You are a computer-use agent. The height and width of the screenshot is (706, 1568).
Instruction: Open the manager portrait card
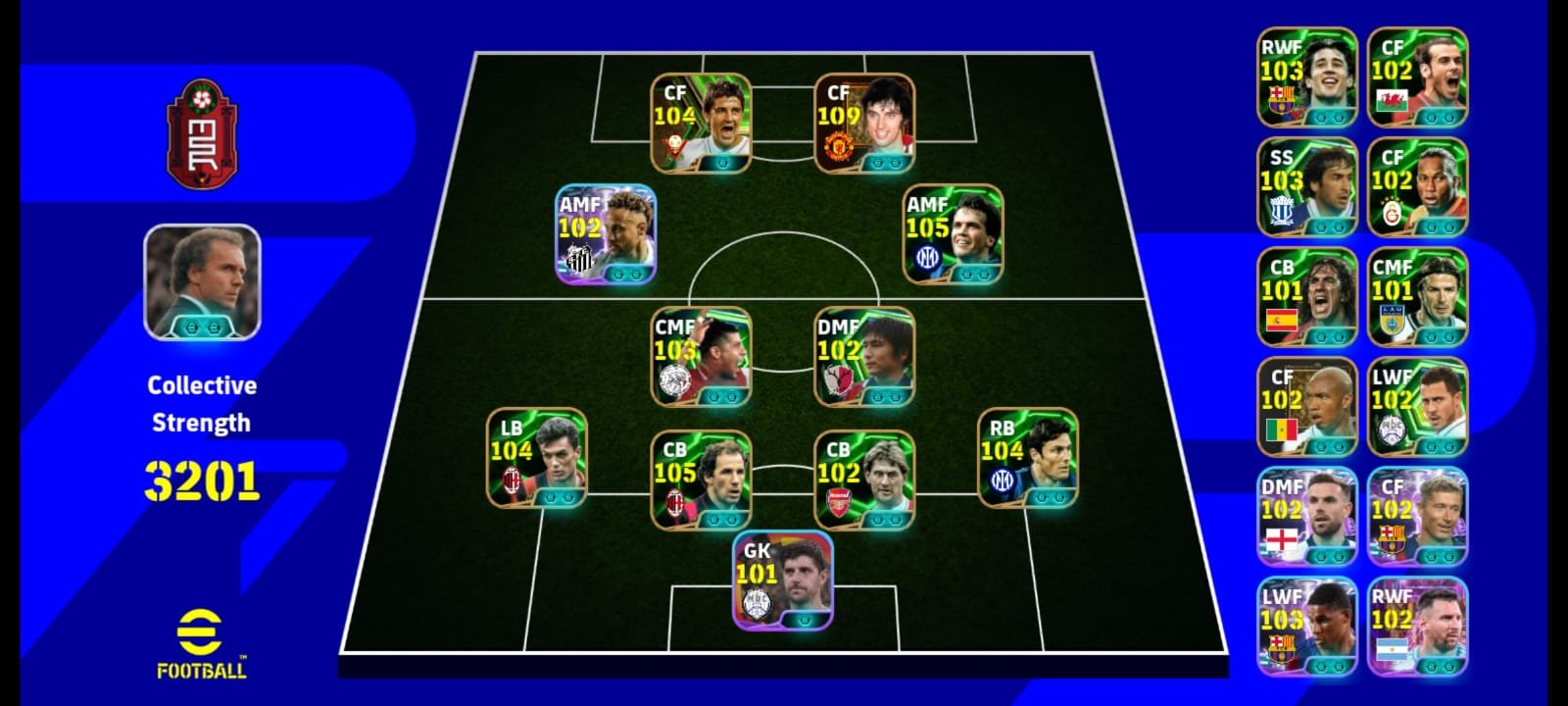coord(202,282)
